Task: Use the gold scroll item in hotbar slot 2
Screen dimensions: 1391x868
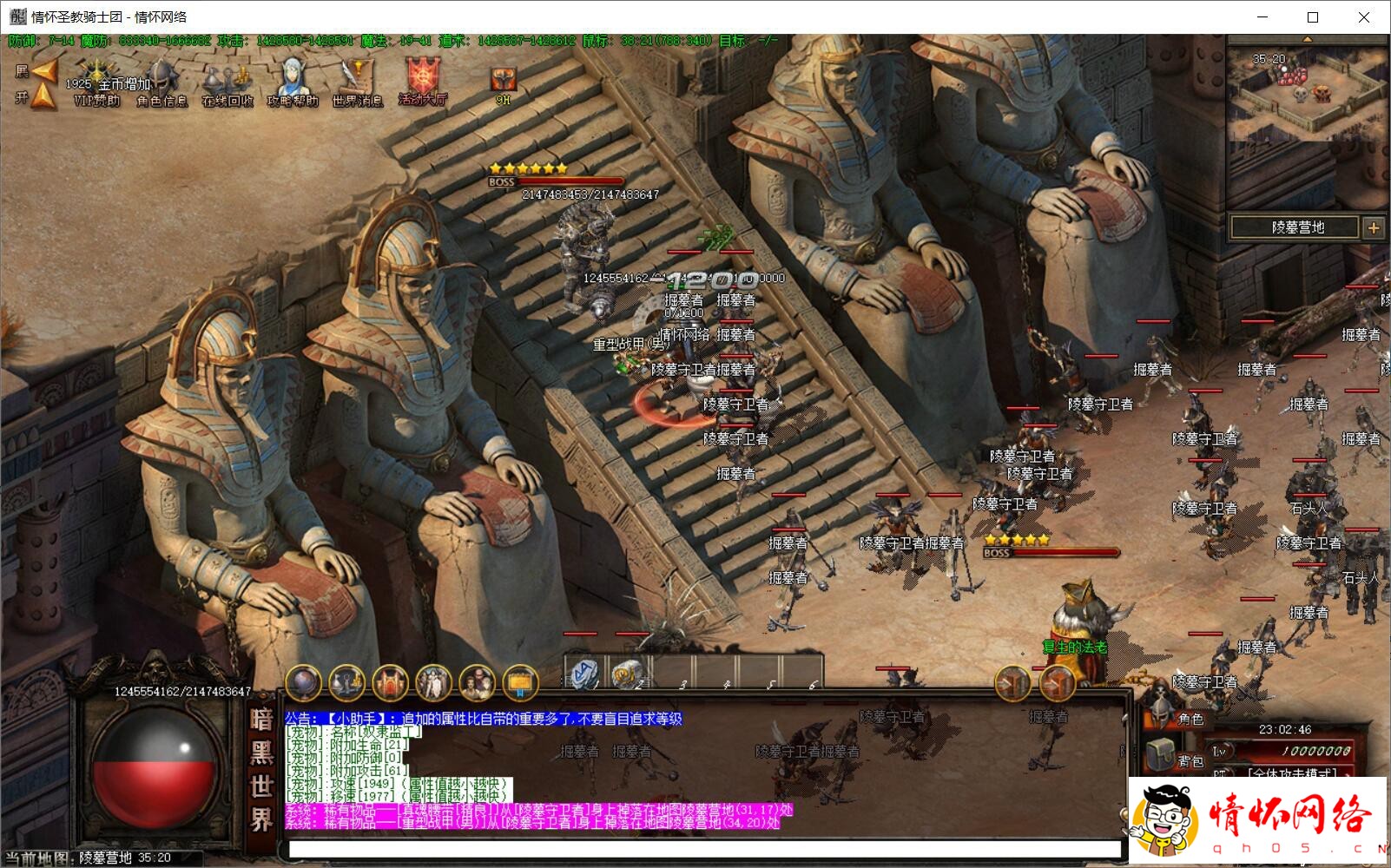Action: click(628, 674)
